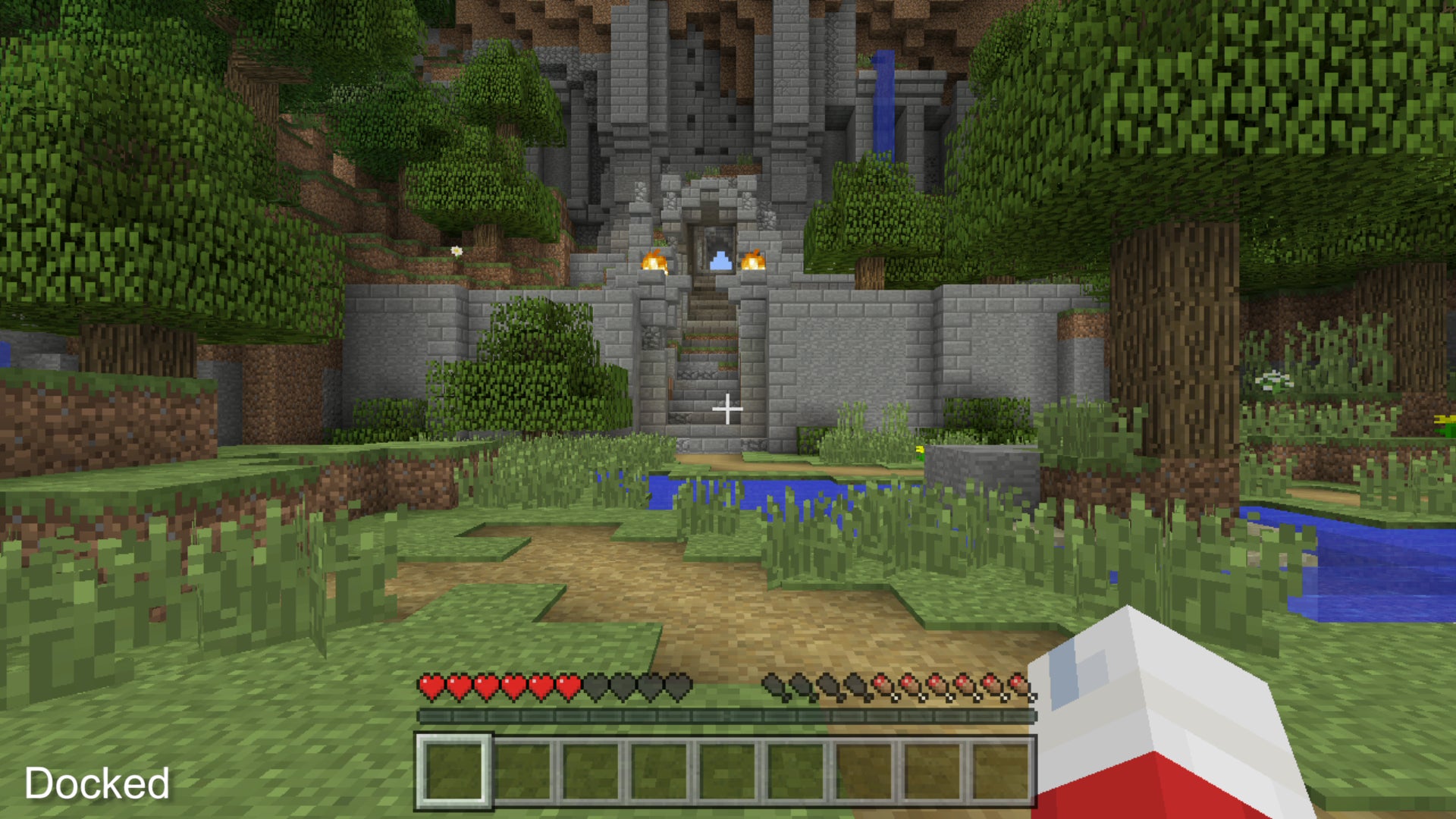Select the second hotbar slot
The width and height of the screenshot is (1456, 819).
point(523,766)
